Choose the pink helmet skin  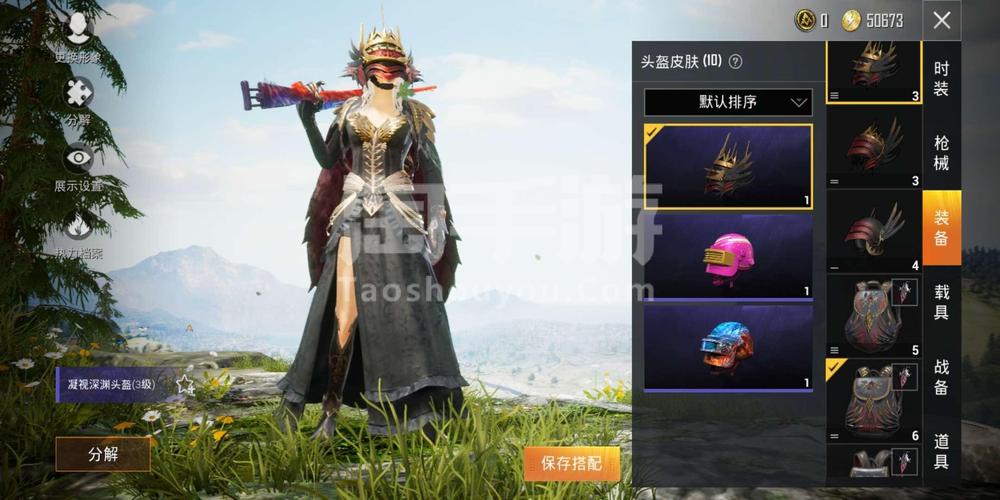(x=727, y=257)
